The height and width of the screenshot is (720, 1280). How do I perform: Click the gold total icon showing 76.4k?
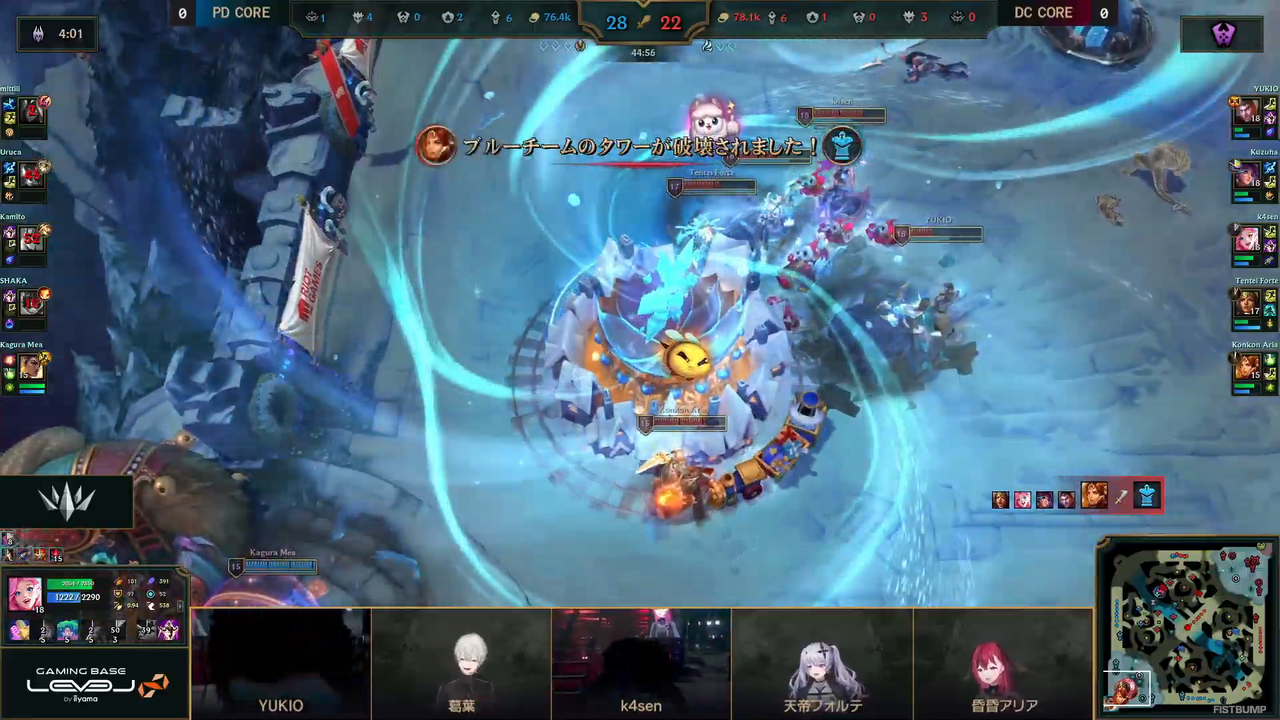[x=533, y=16]
